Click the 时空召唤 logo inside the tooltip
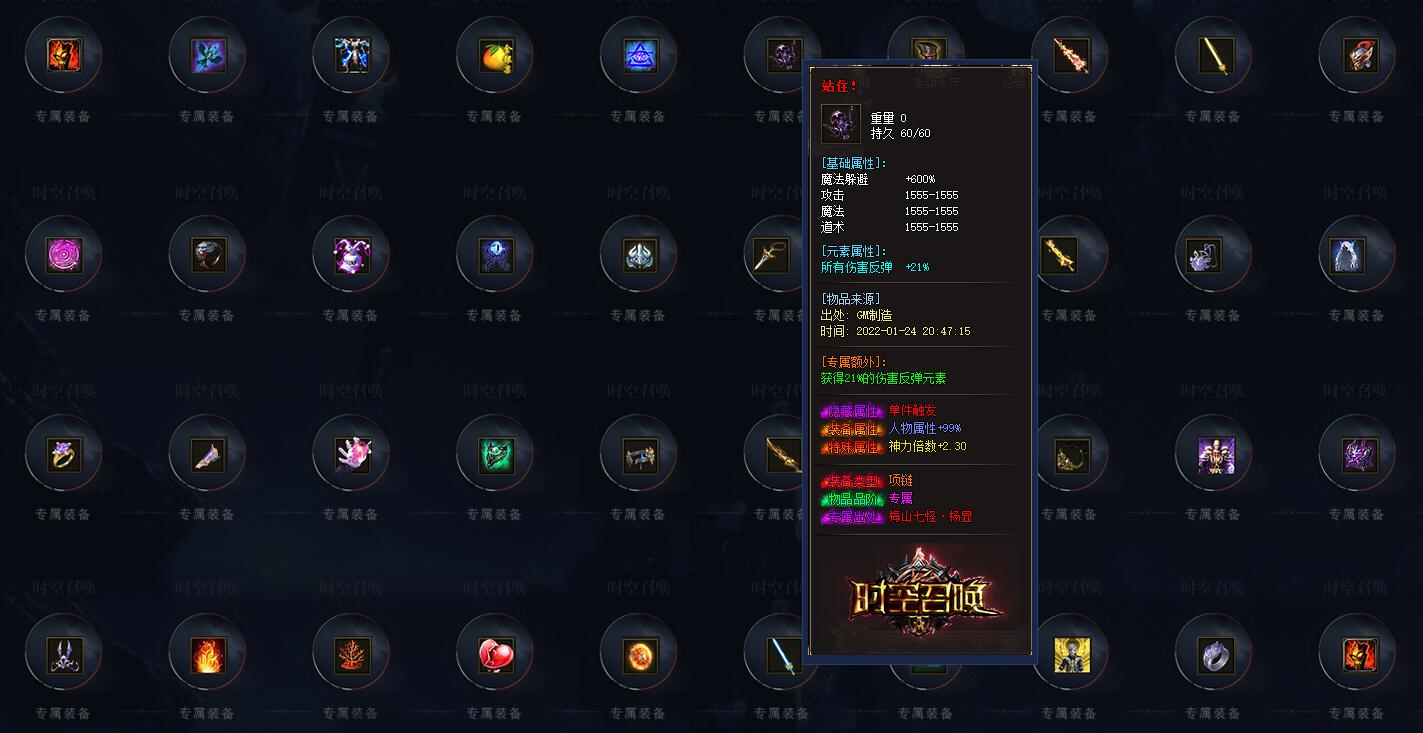Screen dimensions: 1423x733 click(920, 596)
